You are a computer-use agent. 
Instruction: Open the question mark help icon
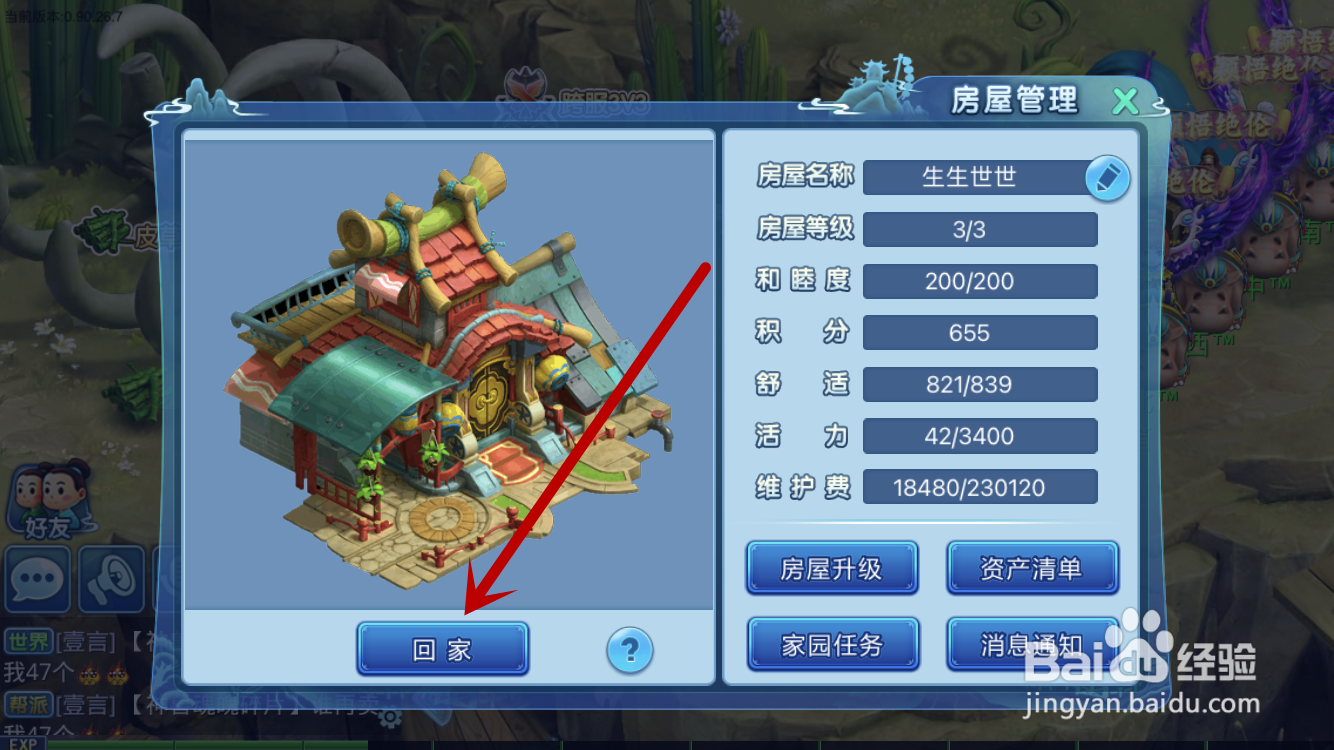click(x=630, y=650)
